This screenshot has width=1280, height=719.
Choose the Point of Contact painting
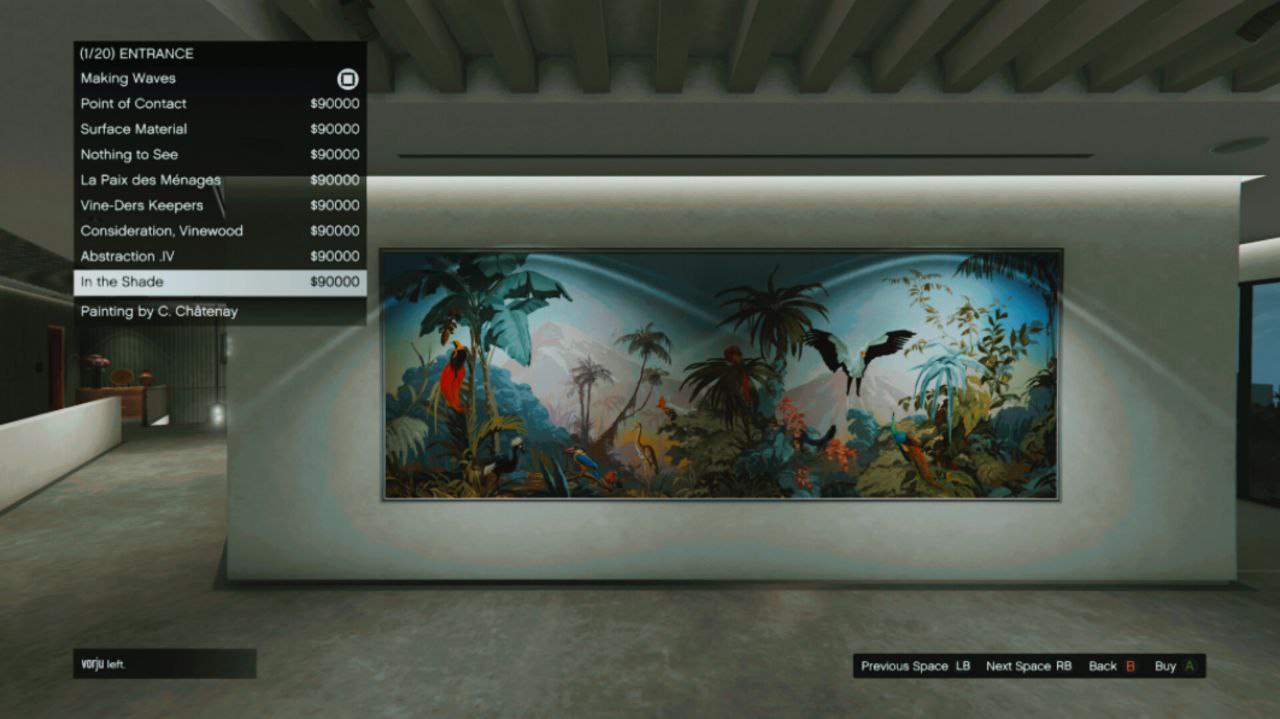point(134,103)
